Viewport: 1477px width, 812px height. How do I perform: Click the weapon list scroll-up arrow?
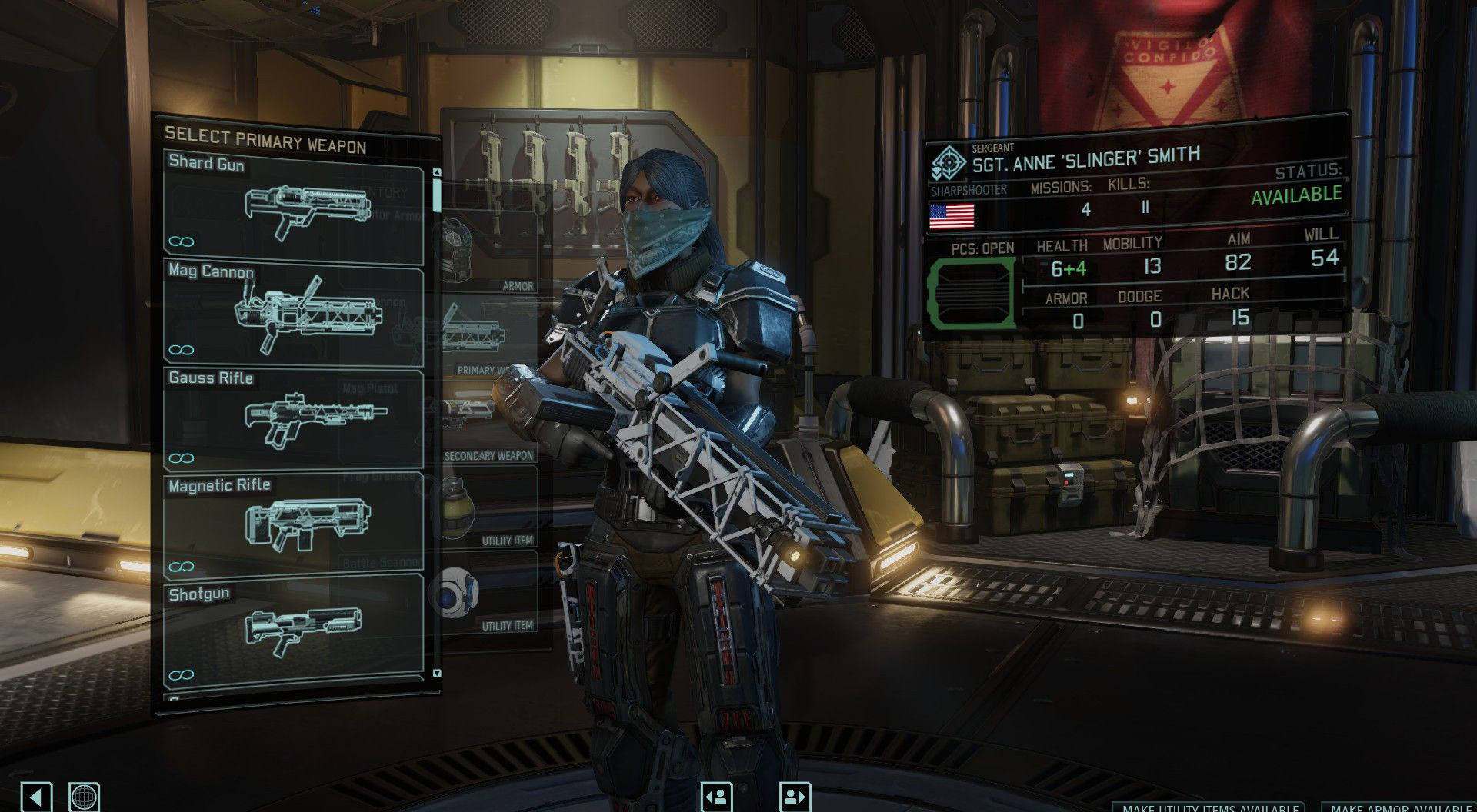coord(437,173)
